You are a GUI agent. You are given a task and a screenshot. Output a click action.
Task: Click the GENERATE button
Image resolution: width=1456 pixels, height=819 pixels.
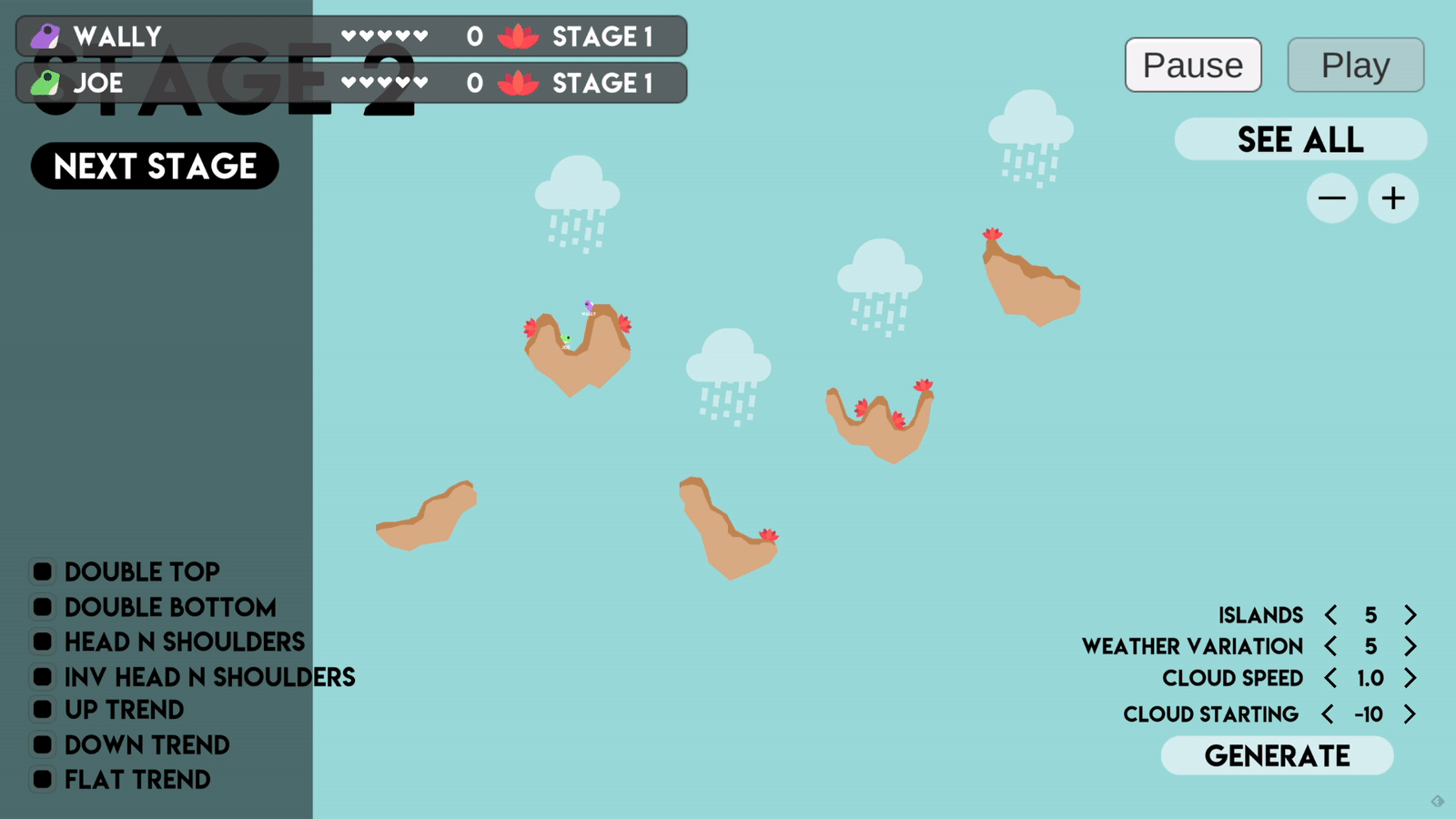pyautogui.click(x=1277, y=755)
